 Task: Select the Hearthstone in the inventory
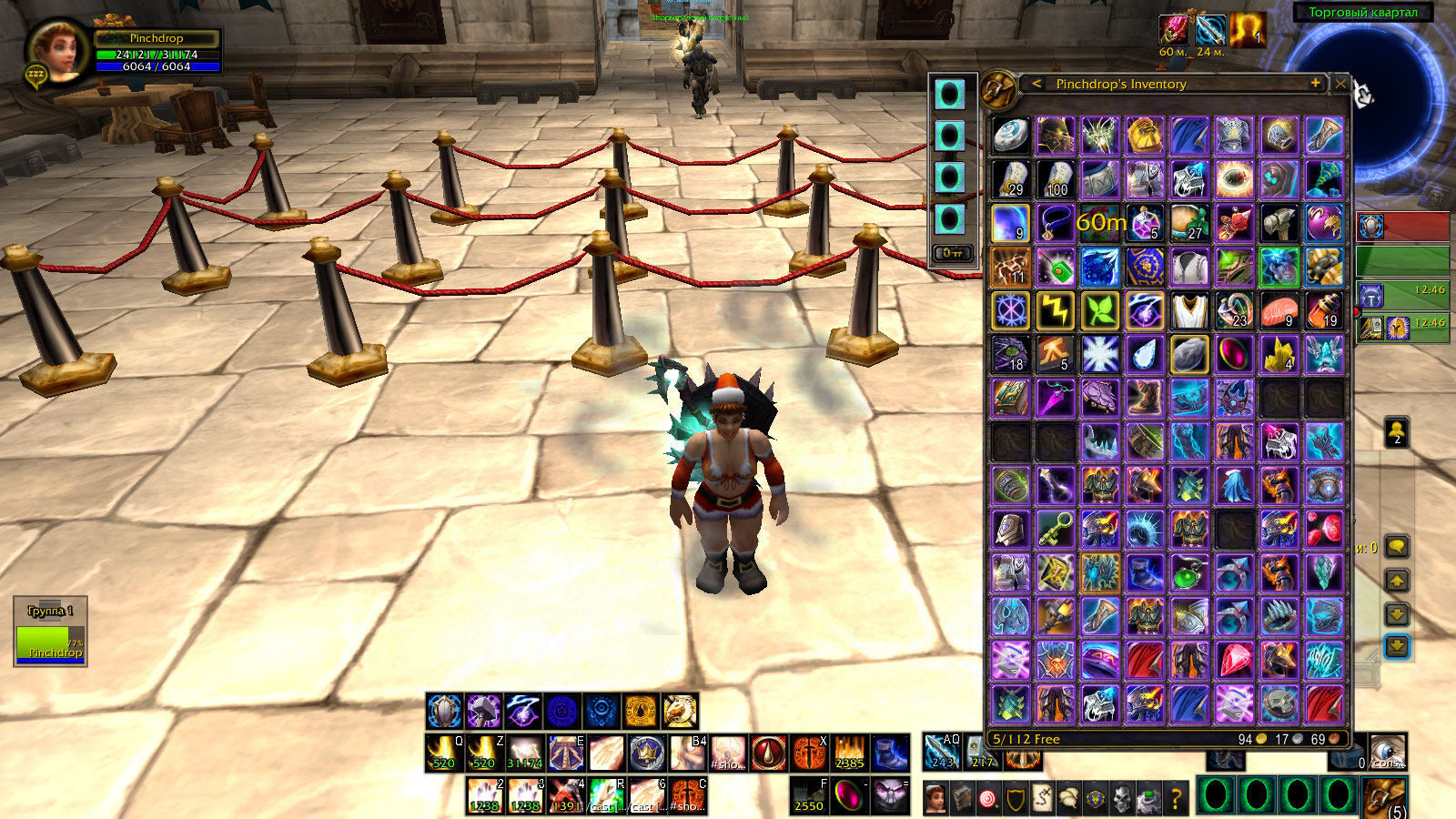[x=1010, y=136]
